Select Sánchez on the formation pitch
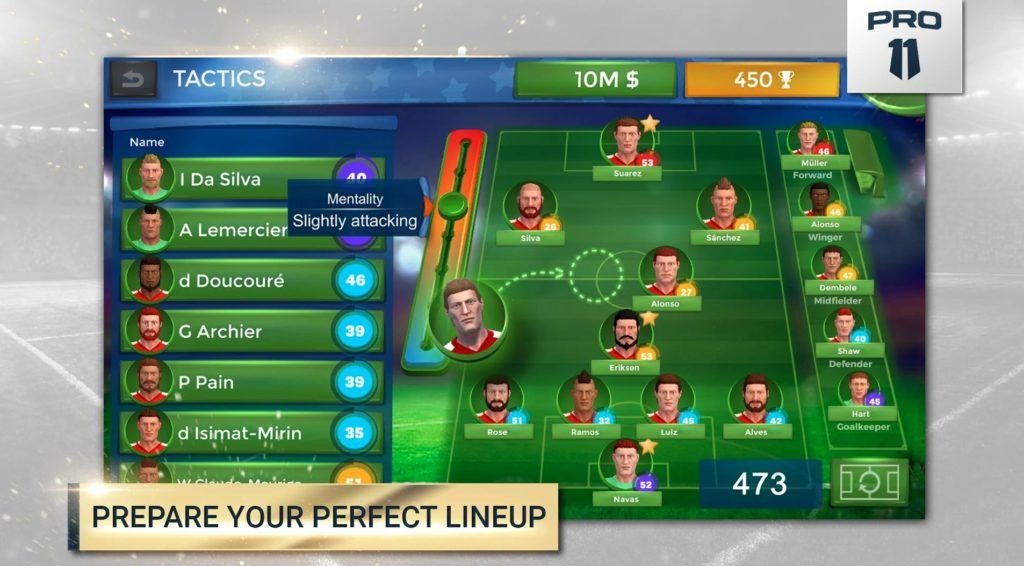This screenshot has height=566, width=1024. (722, 207)
